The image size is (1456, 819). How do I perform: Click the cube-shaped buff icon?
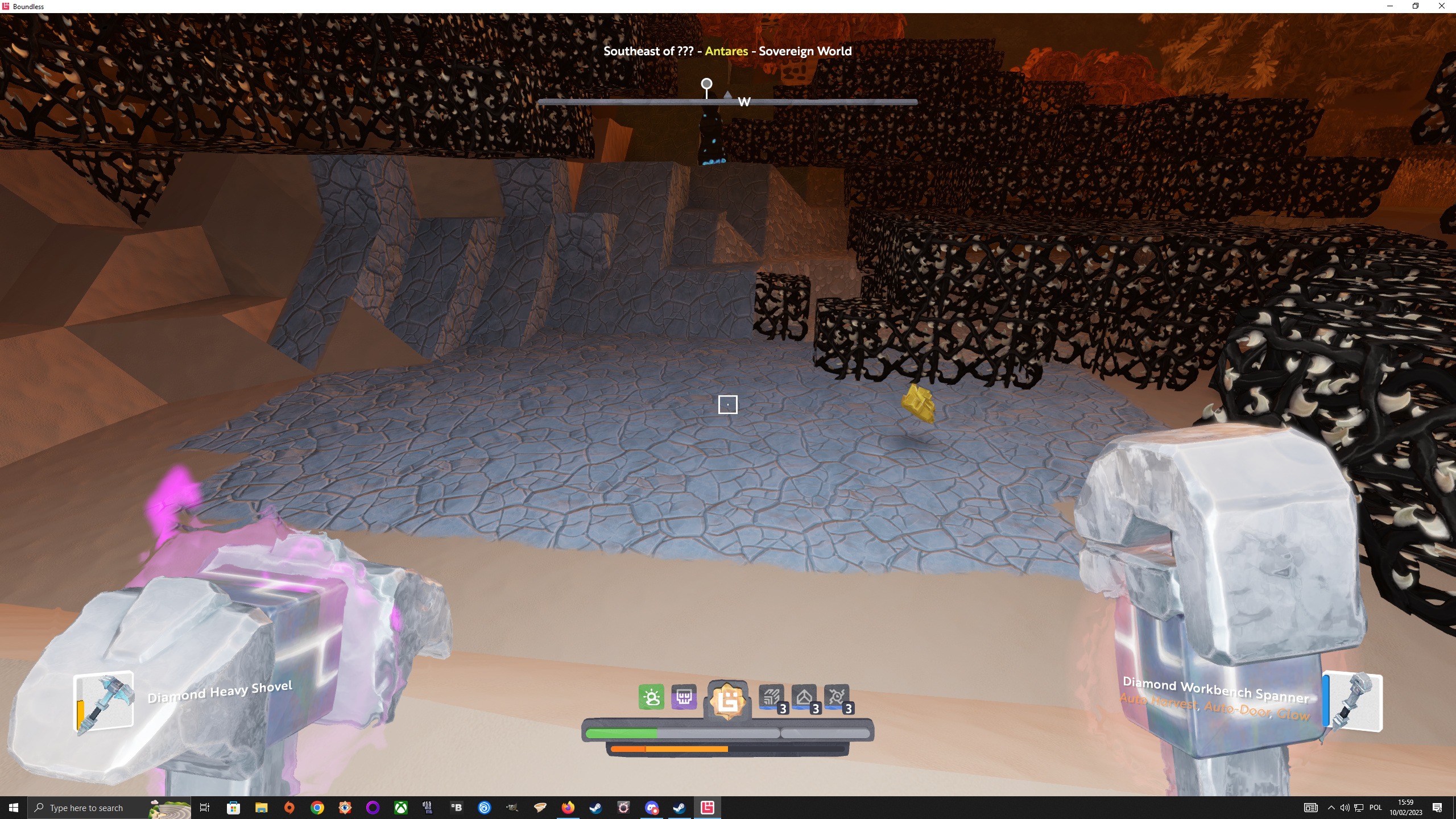[x=804, y=698]
